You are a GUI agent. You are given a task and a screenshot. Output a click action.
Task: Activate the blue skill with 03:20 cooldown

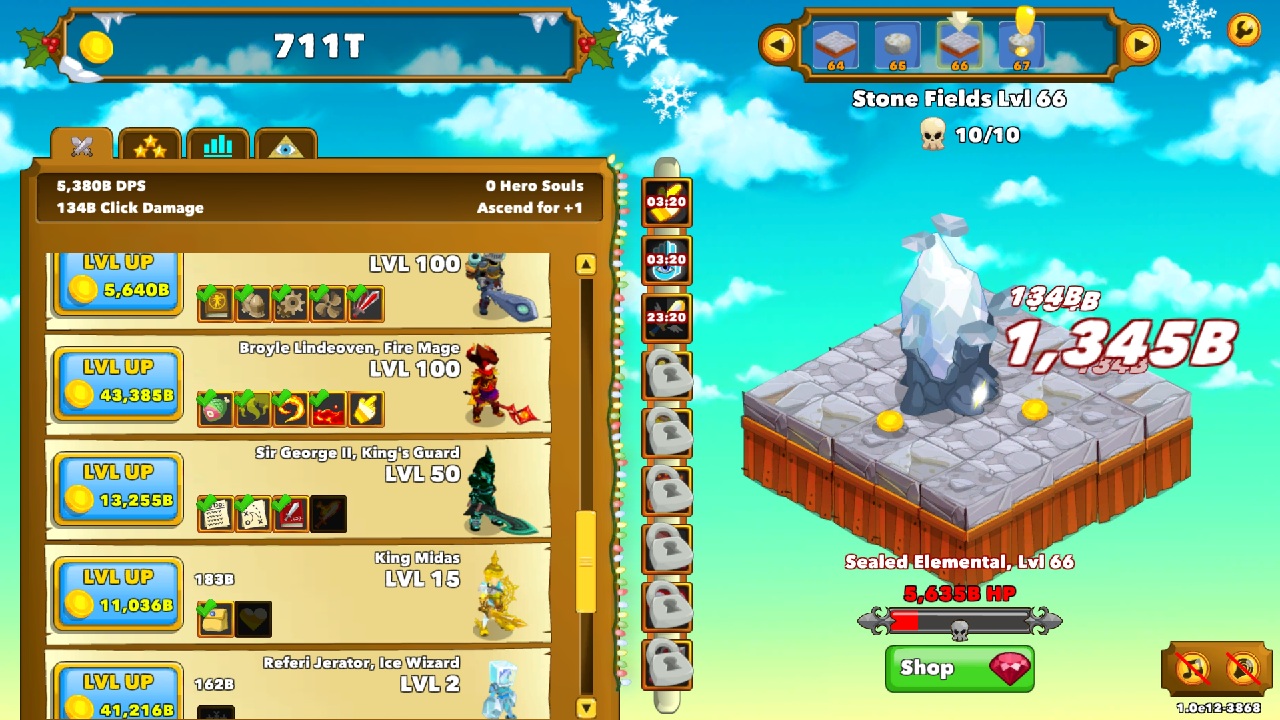click(666, 260)
